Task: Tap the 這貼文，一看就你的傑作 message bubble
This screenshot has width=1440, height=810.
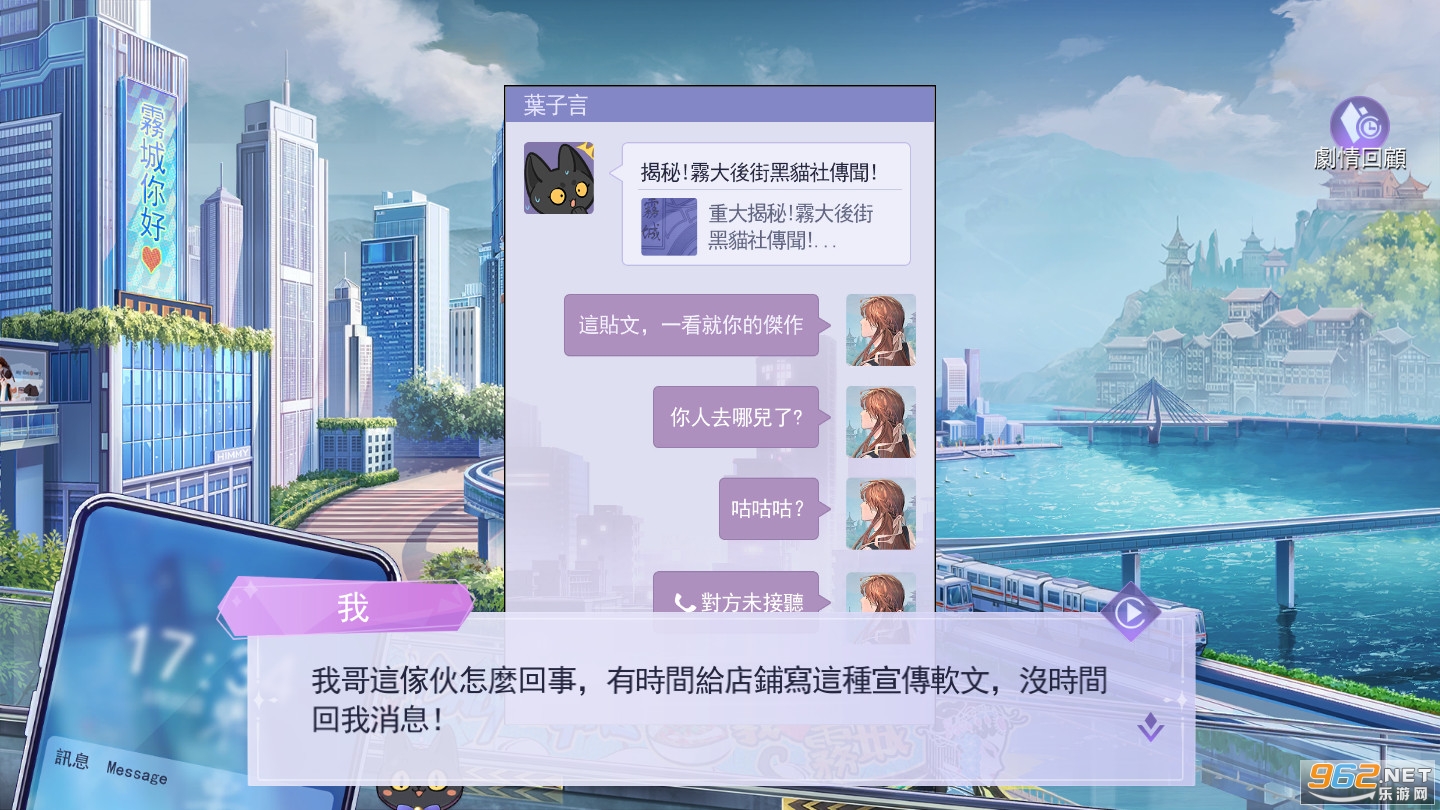Action: point(692,325)
